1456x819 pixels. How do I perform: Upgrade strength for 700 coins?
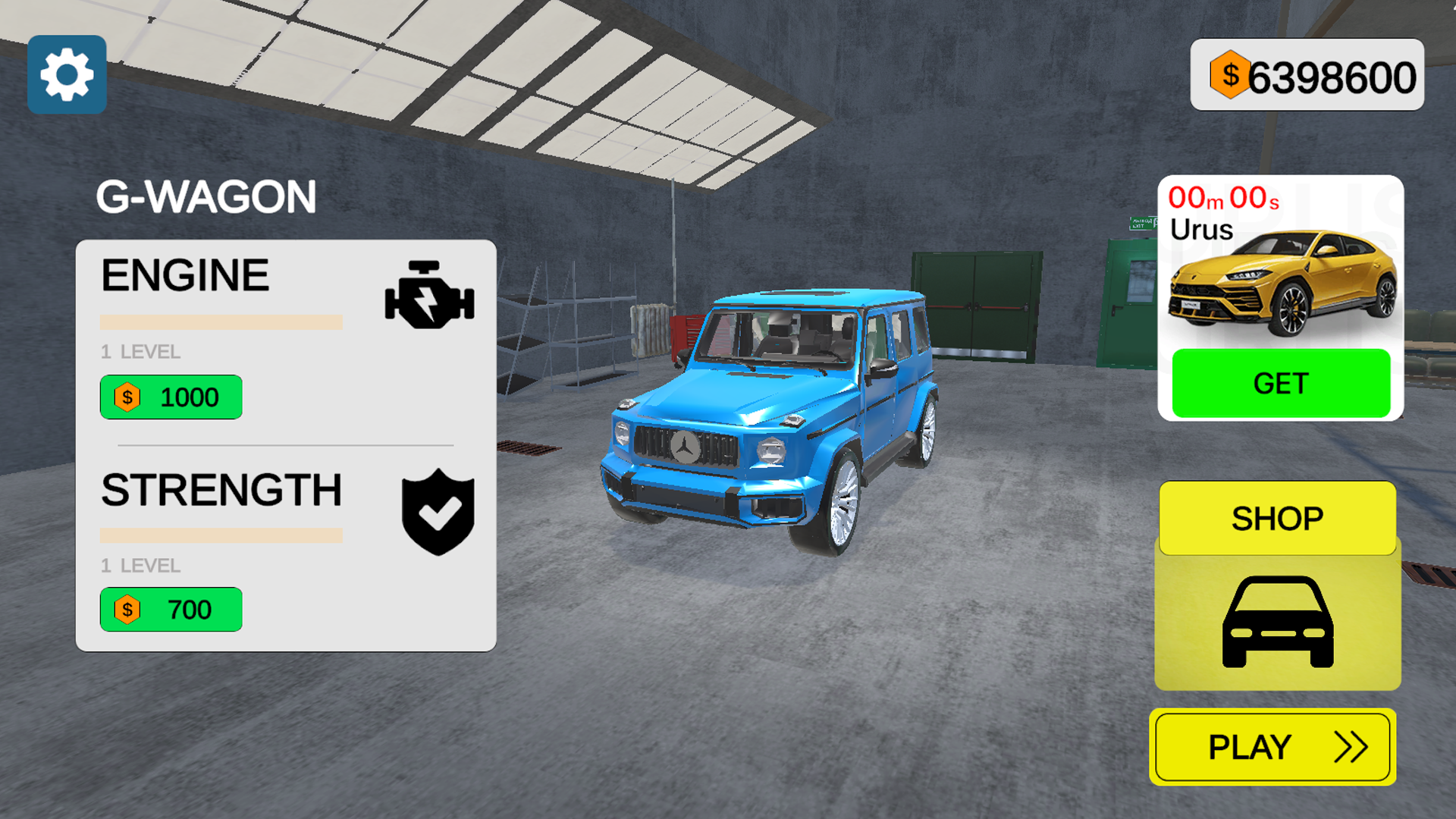(171, 609)
